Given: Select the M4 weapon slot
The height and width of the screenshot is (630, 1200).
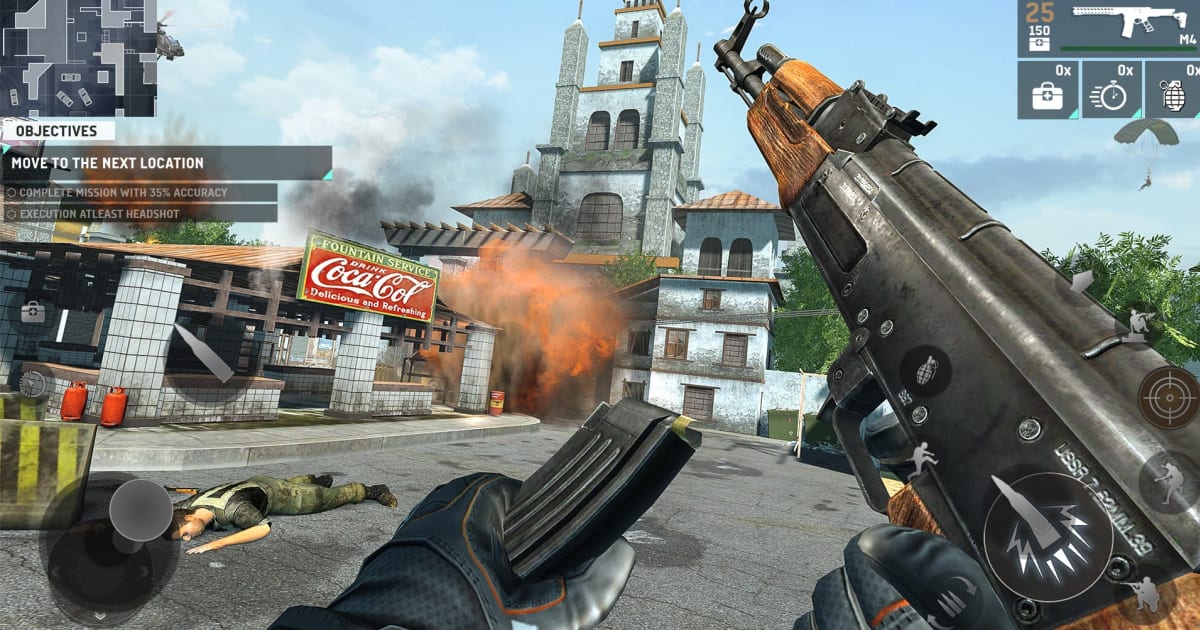Looking at the screenshot, I should [1108, 28].
